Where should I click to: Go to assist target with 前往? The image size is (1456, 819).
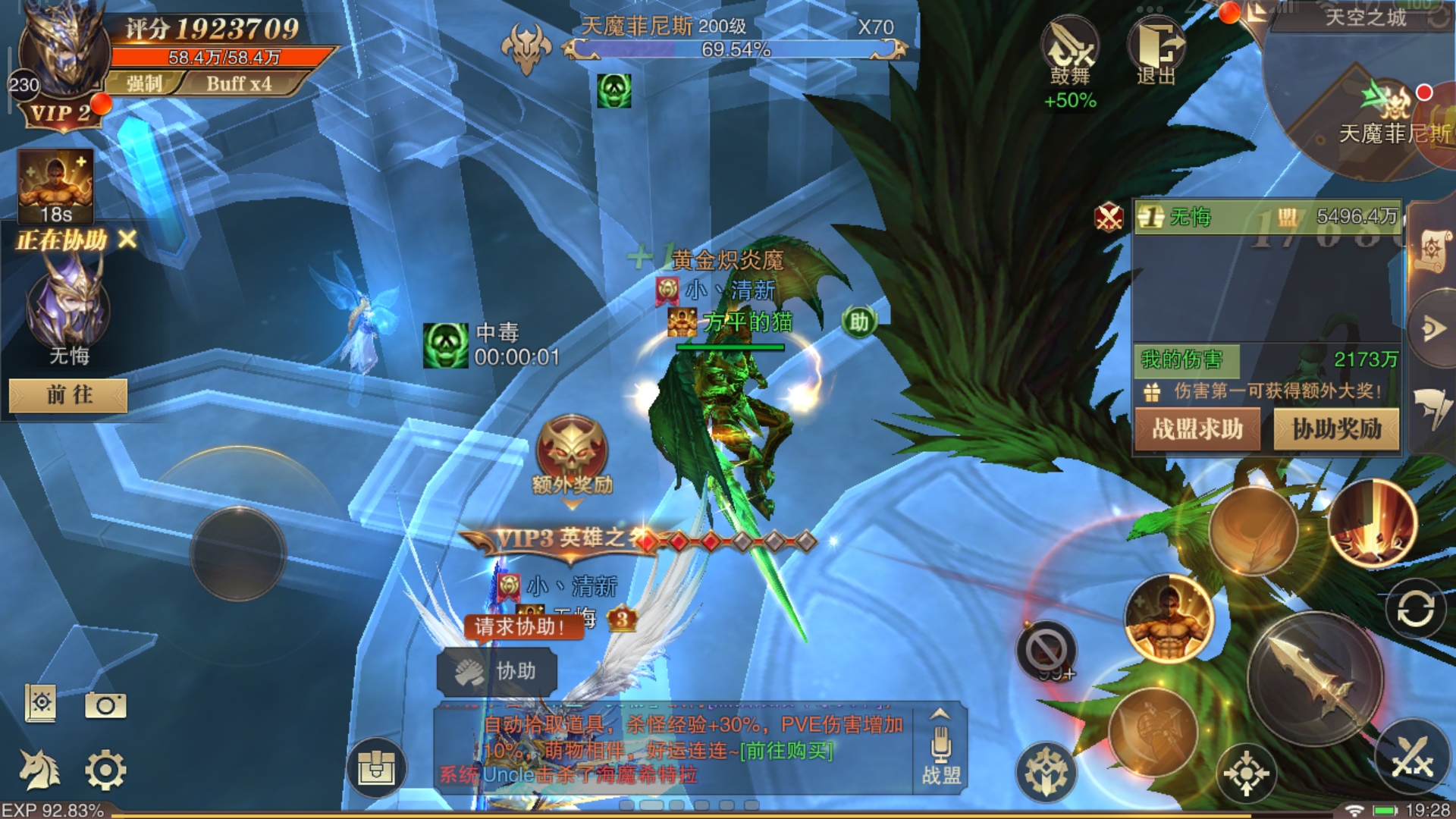pos(68,395)
